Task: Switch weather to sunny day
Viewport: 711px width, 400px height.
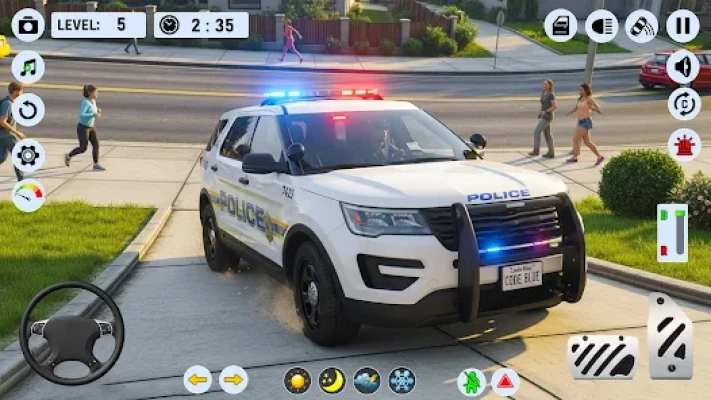Action: pos(297,380)
